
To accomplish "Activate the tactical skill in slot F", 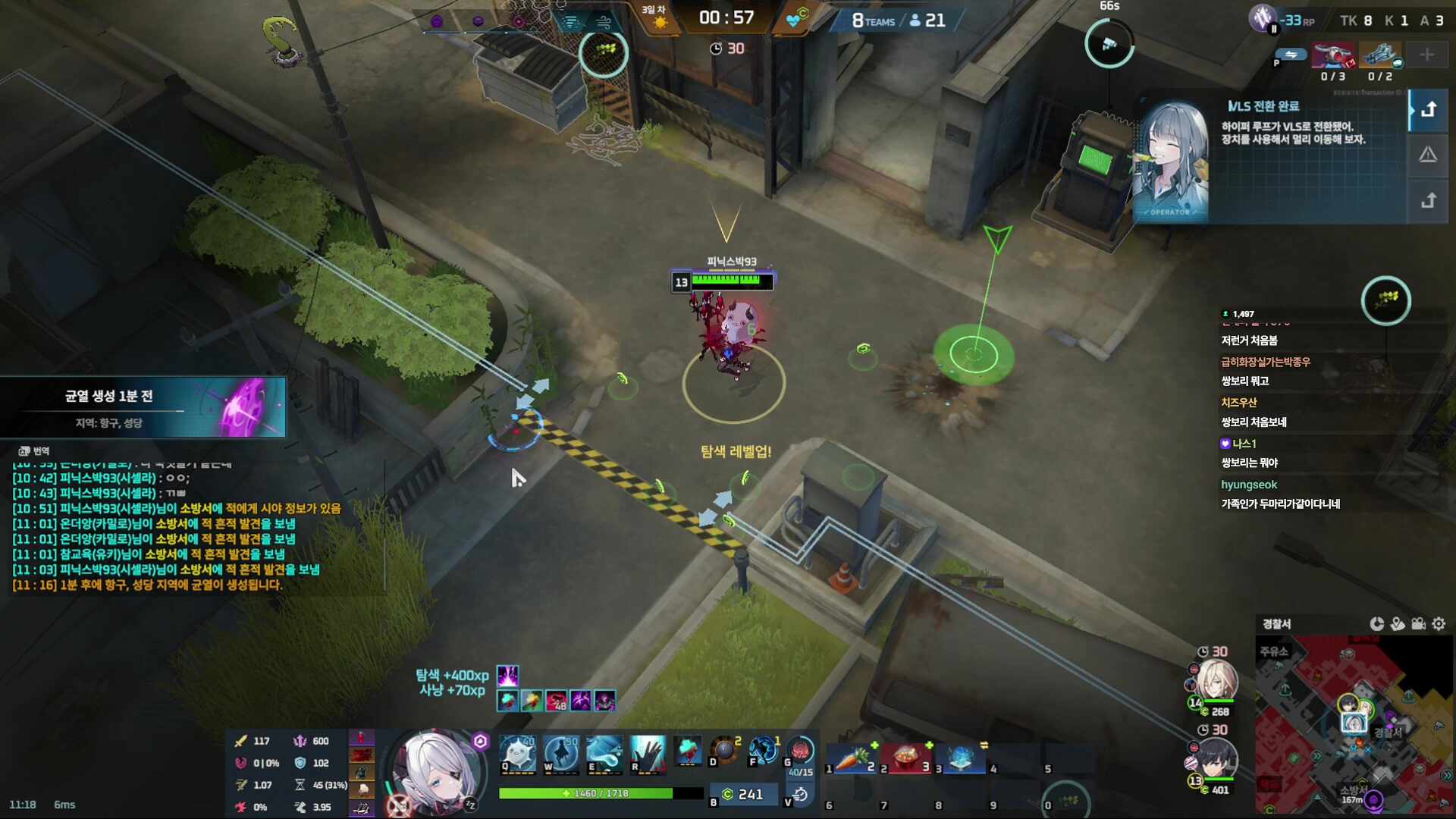I will point(764,751).
